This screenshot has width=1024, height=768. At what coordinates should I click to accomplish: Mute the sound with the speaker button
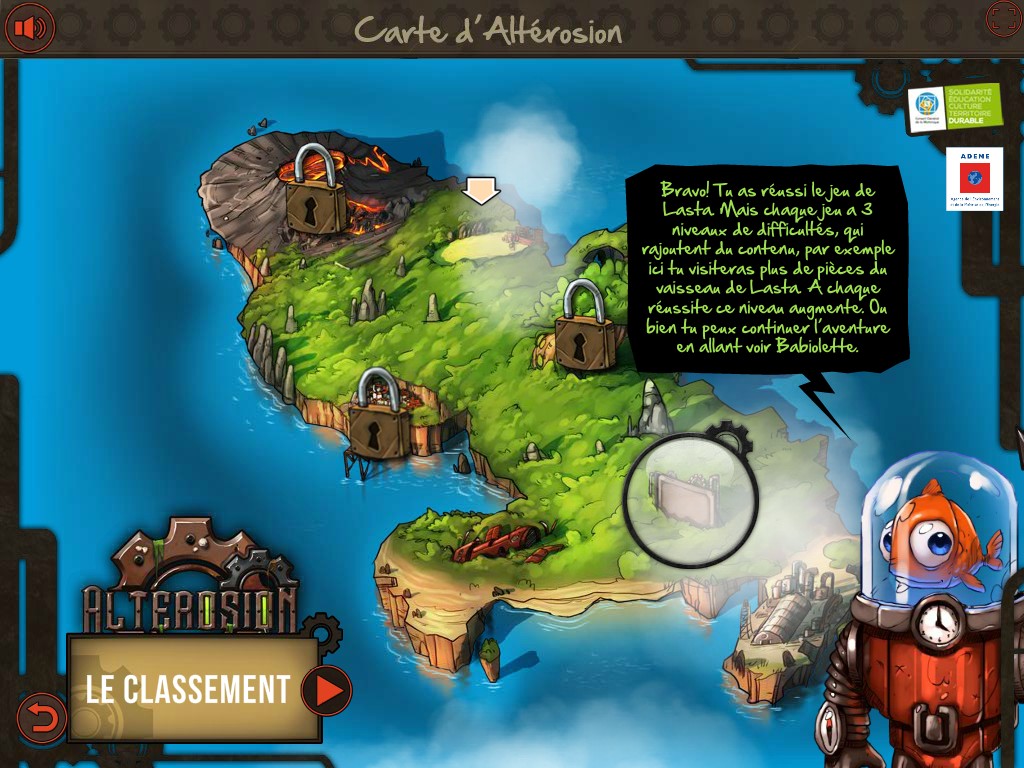29,27
